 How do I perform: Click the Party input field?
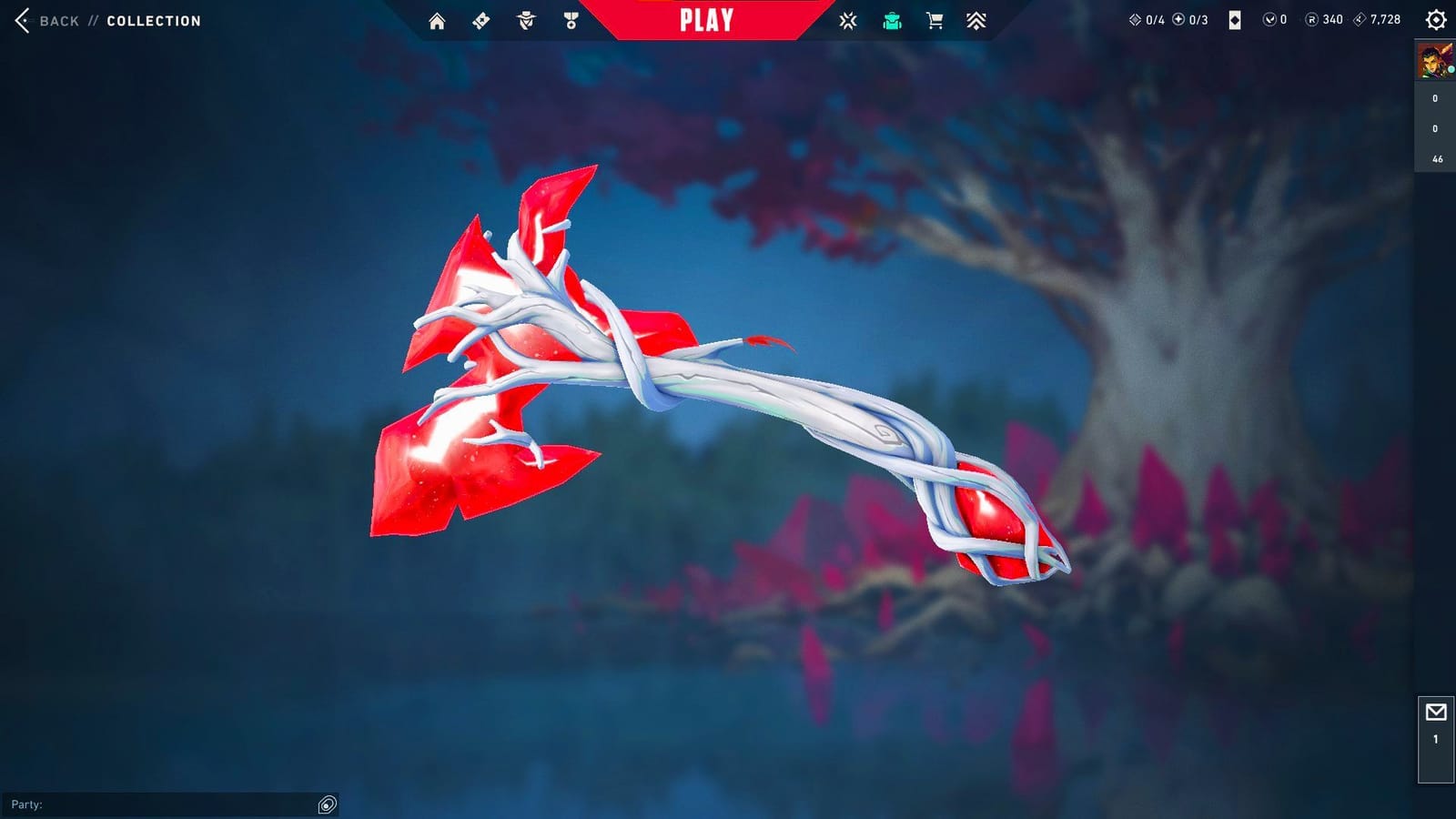pyautogui.click(x=164, y=804)
